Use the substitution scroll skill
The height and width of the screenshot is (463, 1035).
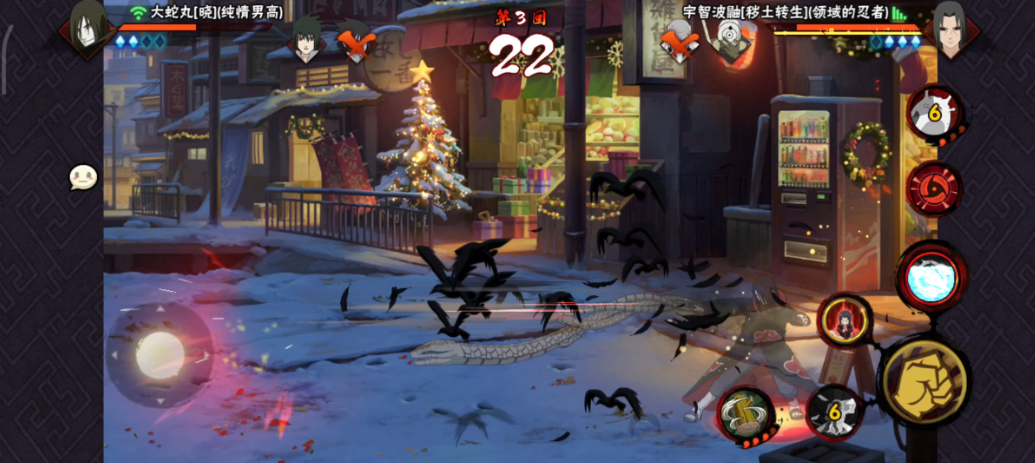click(745, 413)
